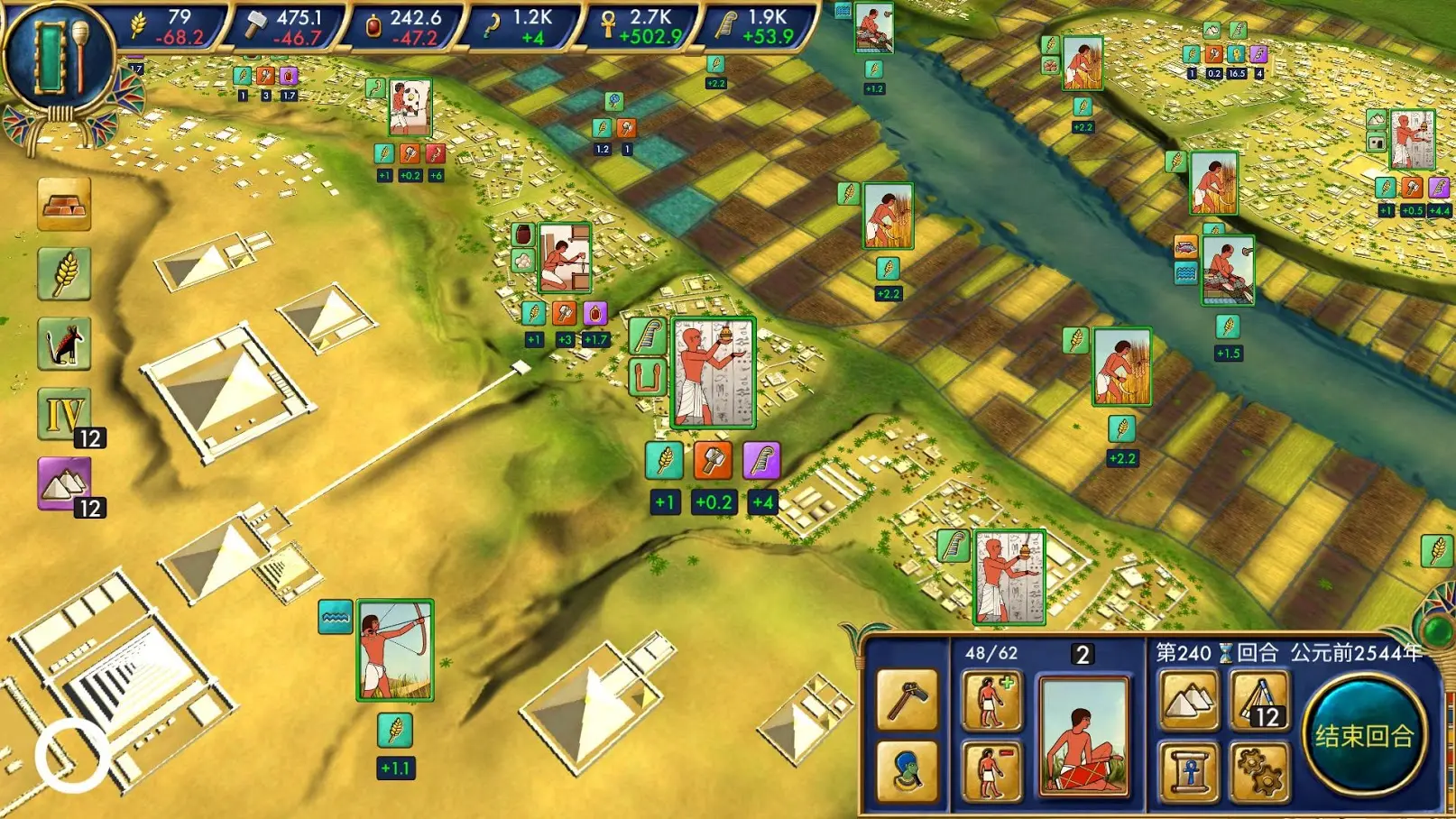Select the seated idle worker portrait
The width and height of the screenshot is (1456, 819).
point(1083,736)
